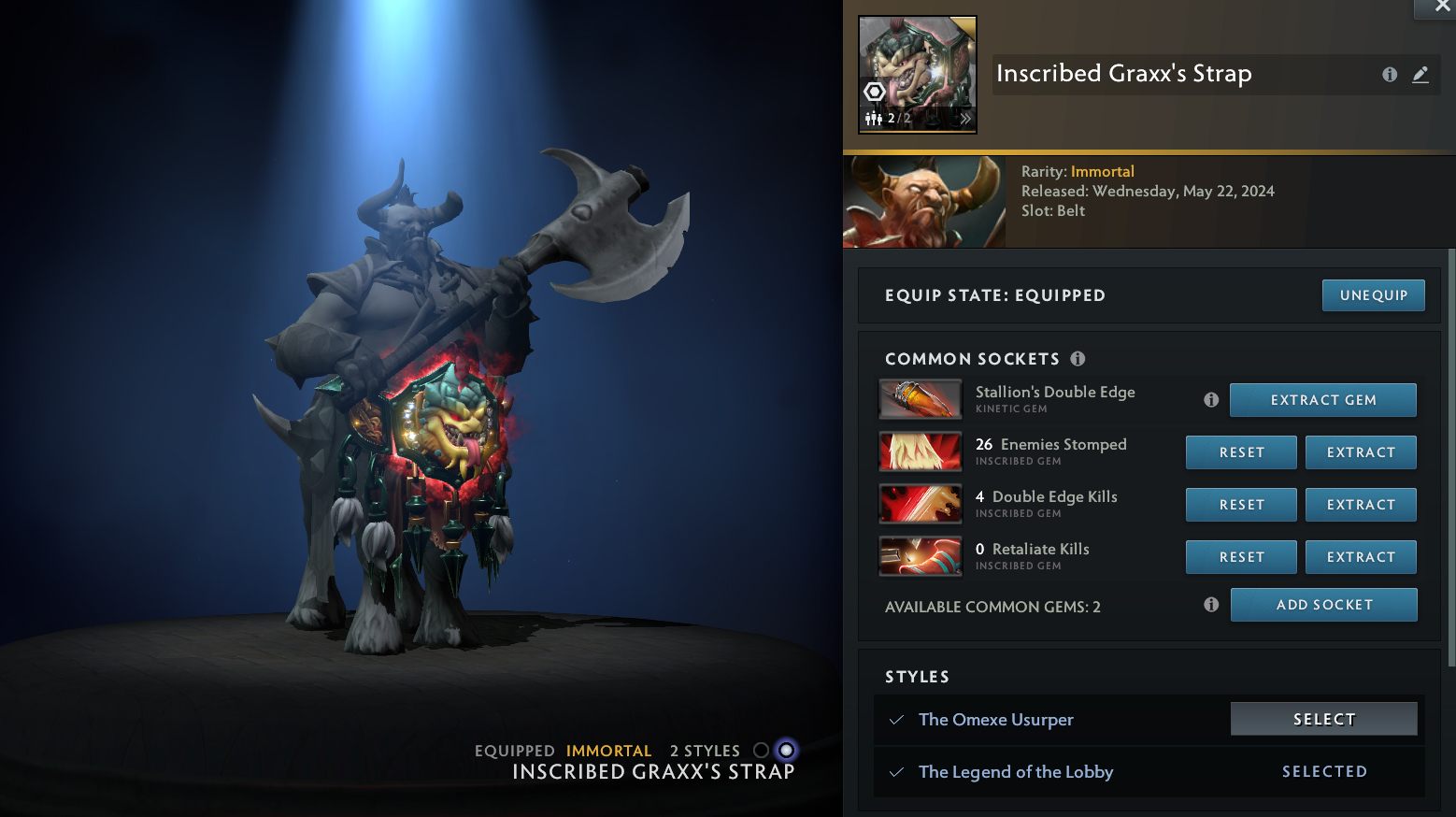The height and width of the screenshot is (817, 1456).
Task: Rename item with the pencil edit icon
Action: point(1420,75)
